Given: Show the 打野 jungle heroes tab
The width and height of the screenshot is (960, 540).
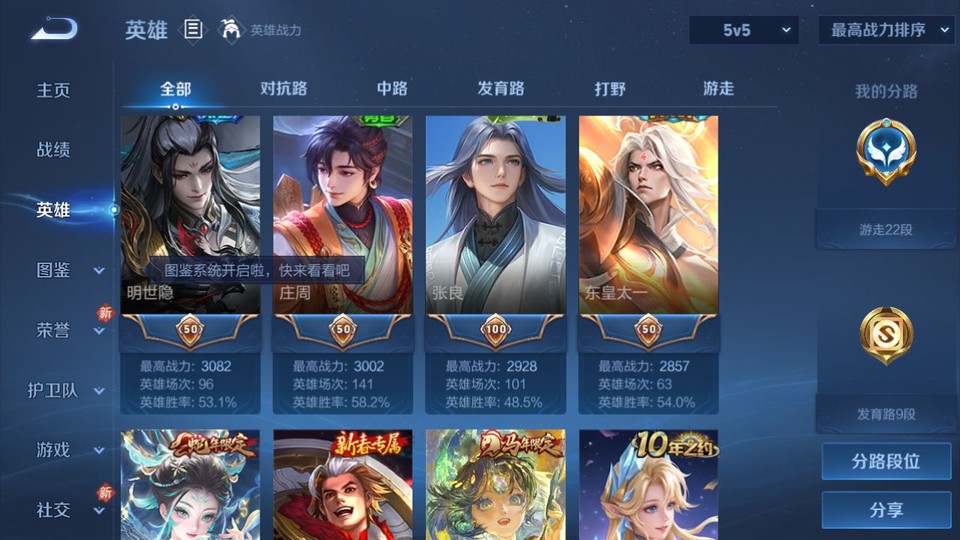Looking at the screenshot, I should click(610, 88).
